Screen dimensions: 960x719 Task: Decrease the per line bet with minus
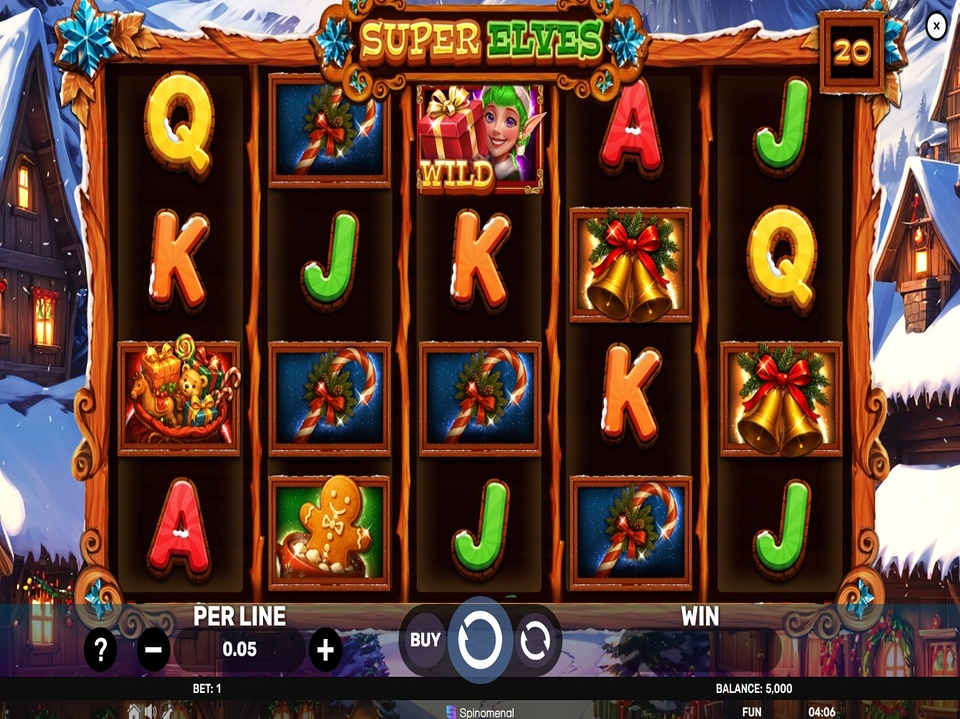pyautogui.click(x=153, y=651)
